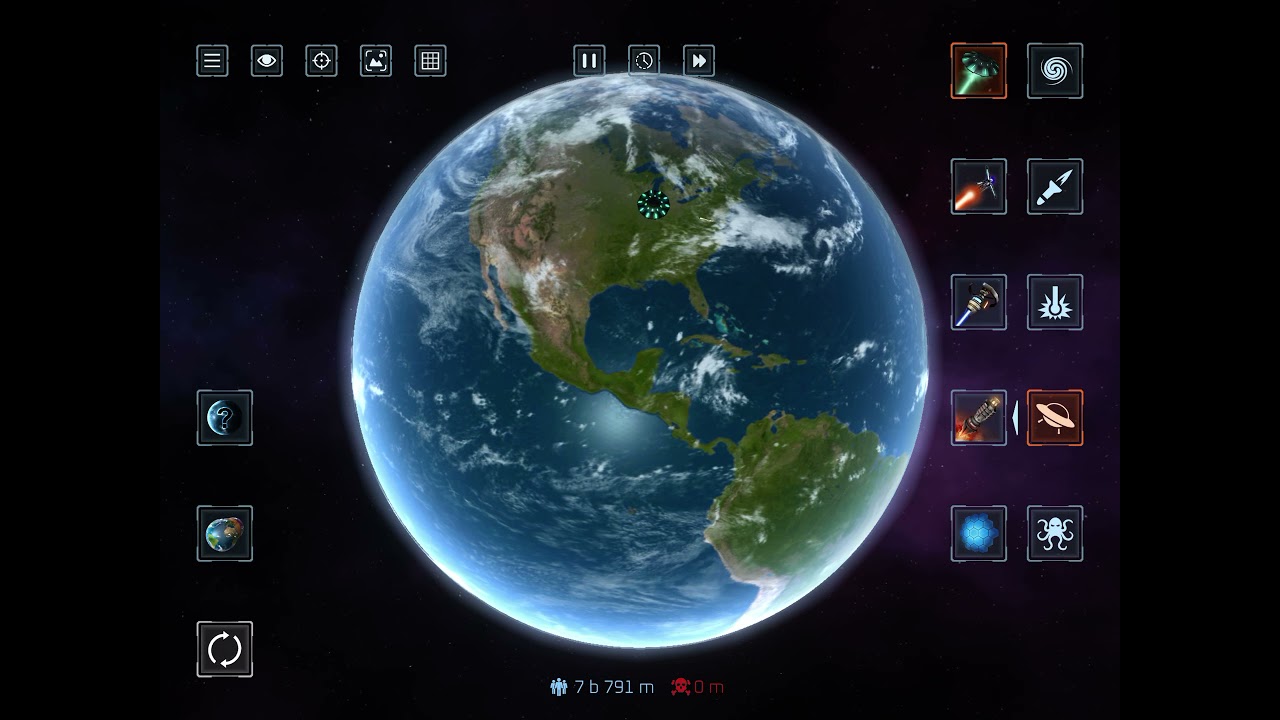Choose the spiral black hole weapon
This screenshot has height=720, width=1280.
[1055, 71]
